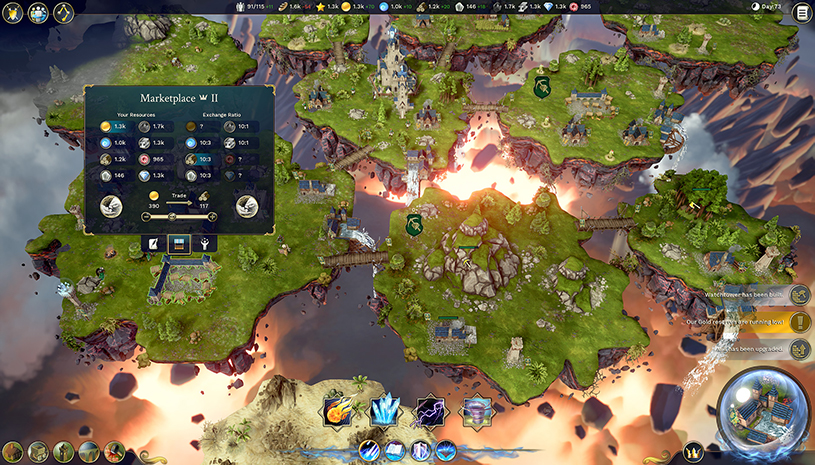Image resolution: width=815 pixels, height=465 pixels.
Task: Use the tornado spell
Action: point(476,412)
